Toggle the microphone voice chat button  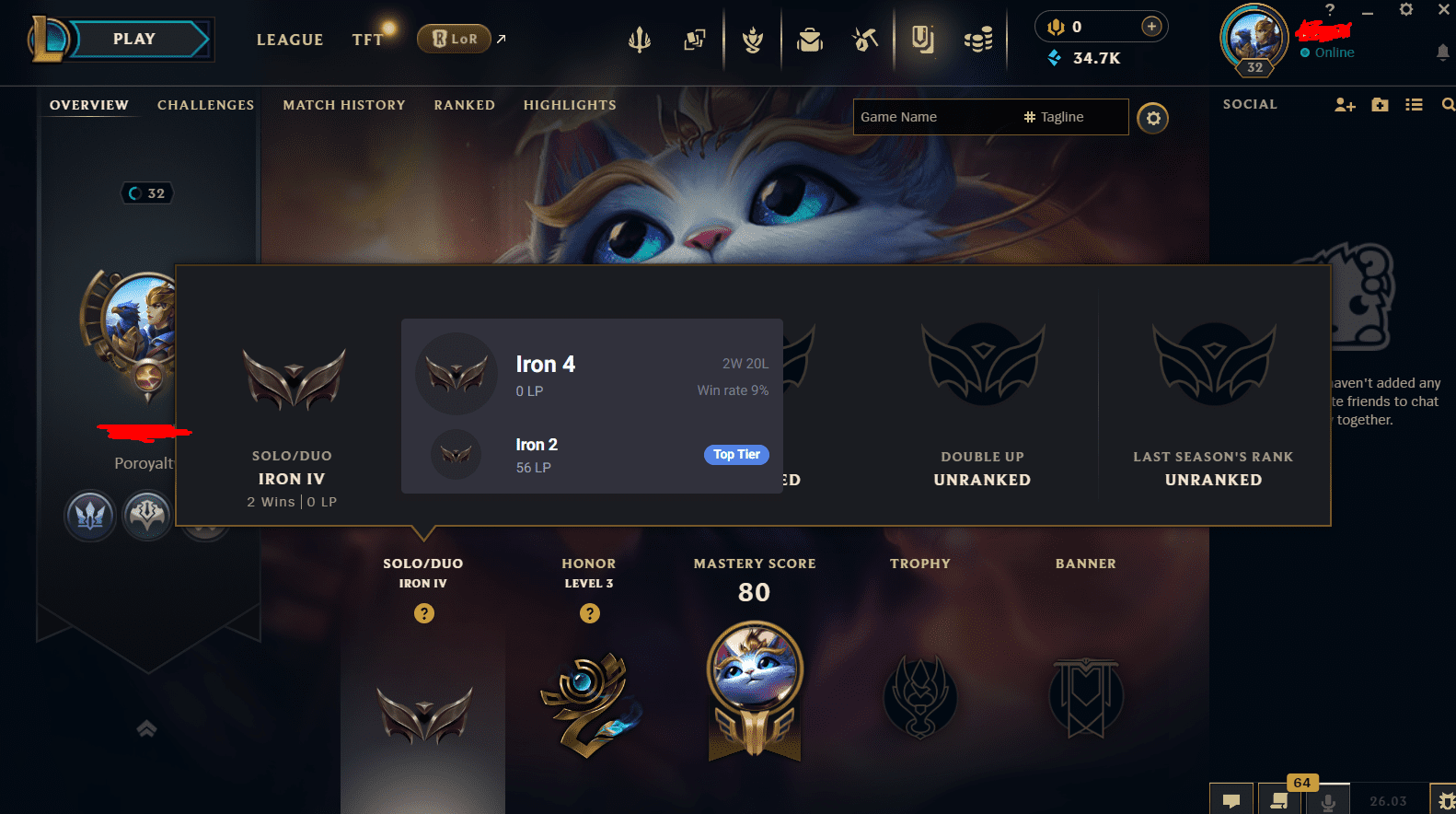(1329, 800)
